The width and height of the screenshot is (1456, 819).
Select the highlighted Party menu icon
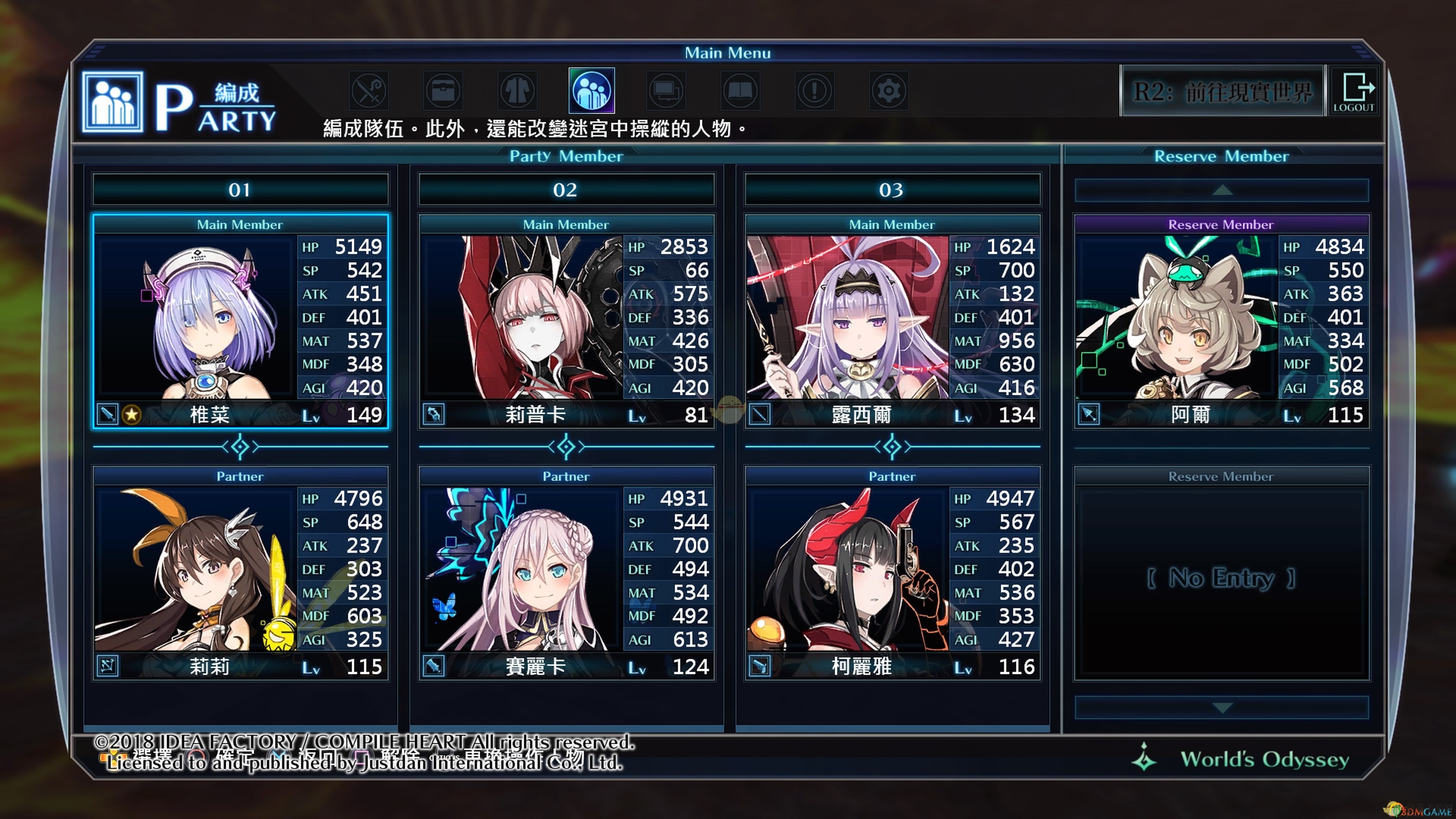tap(591, 91)
